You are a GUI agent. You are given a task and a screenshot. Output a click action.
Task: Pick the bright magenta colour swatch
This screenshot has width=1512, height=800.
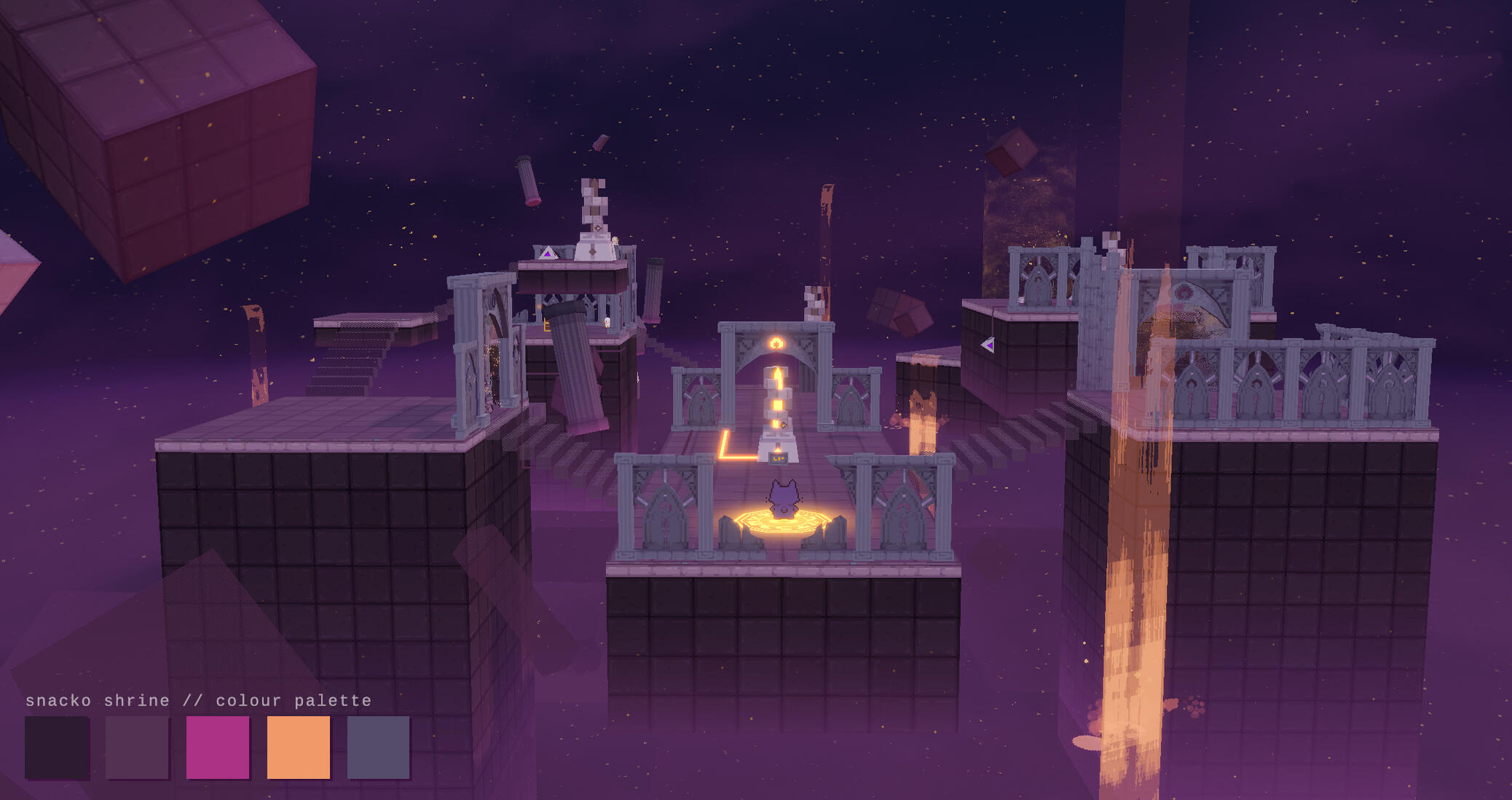point(218,747)
